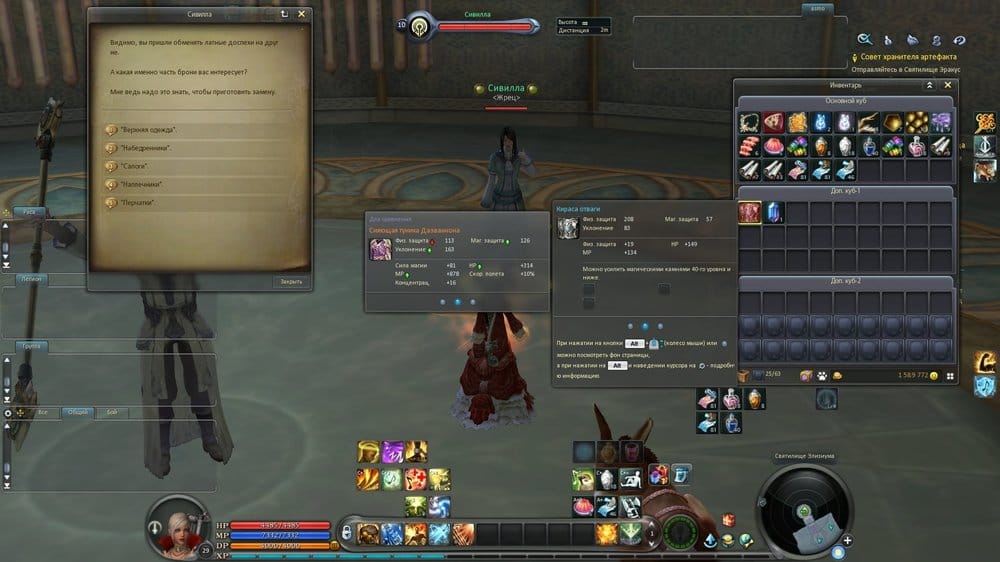Viewport: 1000px width, 562px height.
Task: Choose the "Наплечники" option
Action: 141,184
